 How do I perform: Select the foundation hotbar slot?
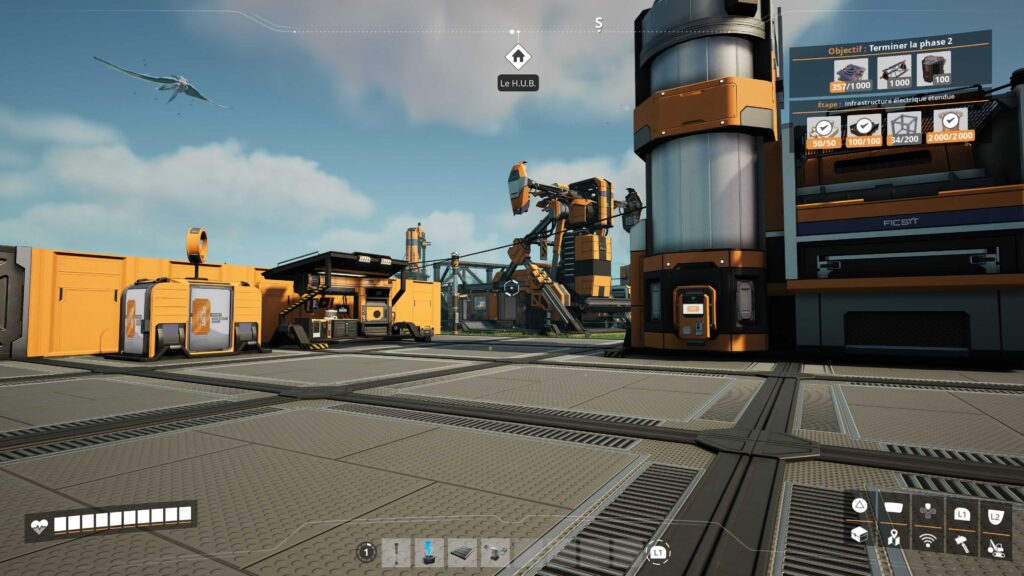click(462, 551)
